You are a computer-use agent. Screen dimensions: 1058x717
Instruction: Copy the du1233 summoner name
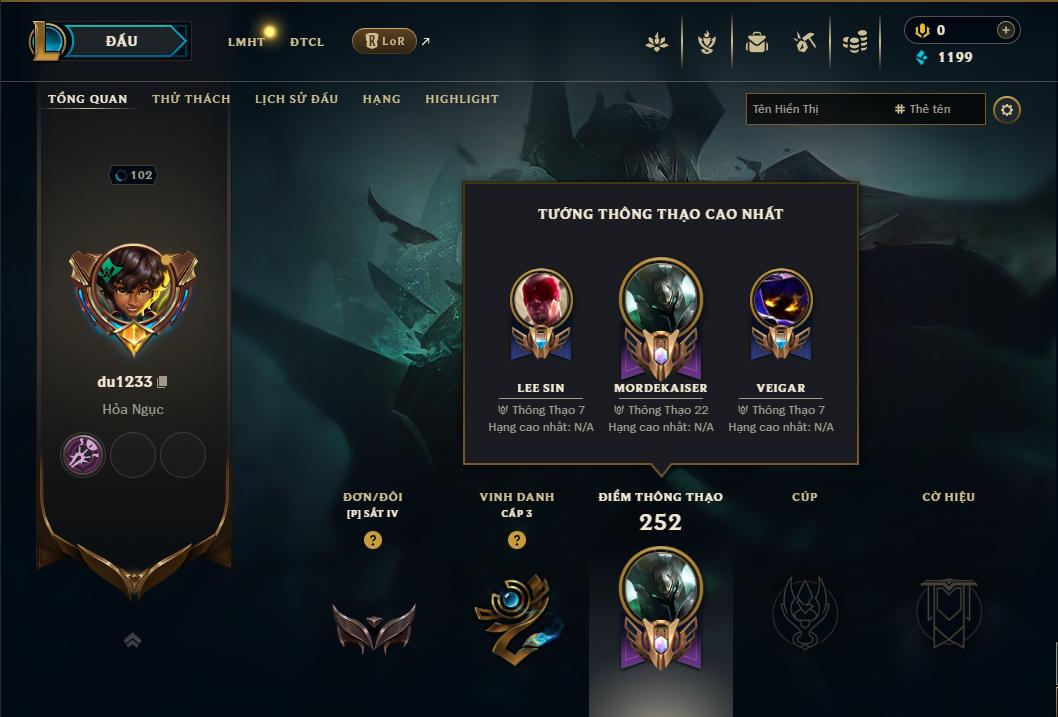coord(163,382)
